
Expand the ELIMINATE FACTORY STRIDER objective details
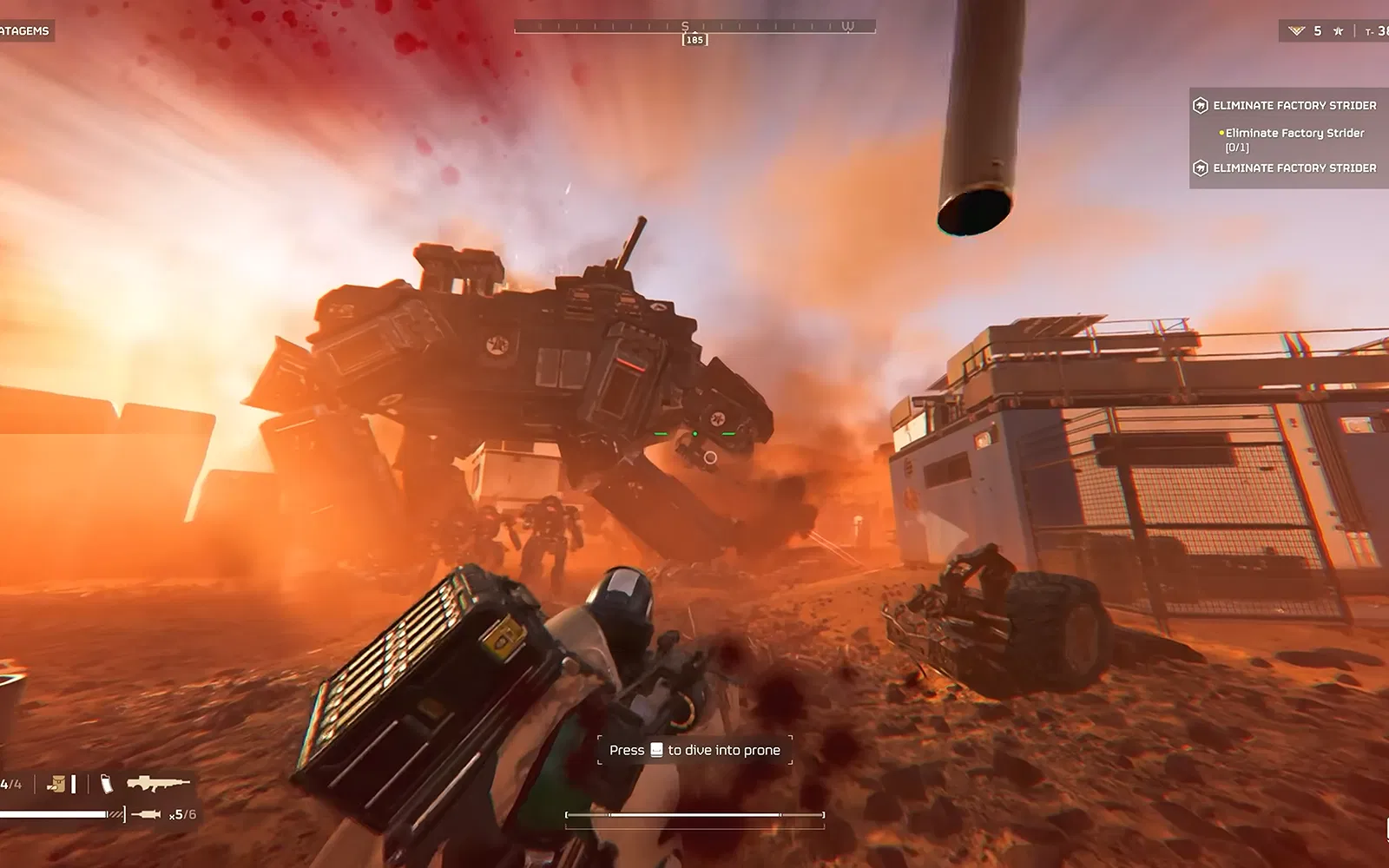1295,104
